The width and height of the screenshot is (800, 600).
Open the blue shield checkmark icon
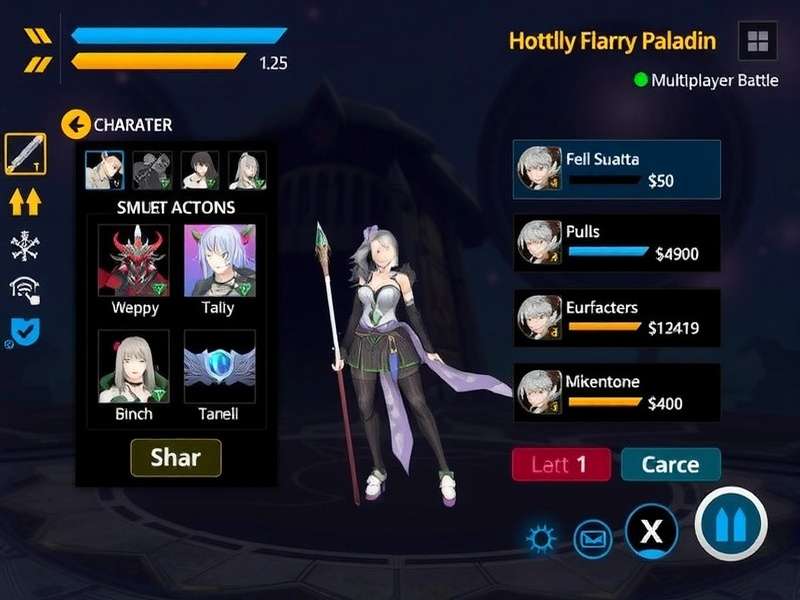coord(25,331)
